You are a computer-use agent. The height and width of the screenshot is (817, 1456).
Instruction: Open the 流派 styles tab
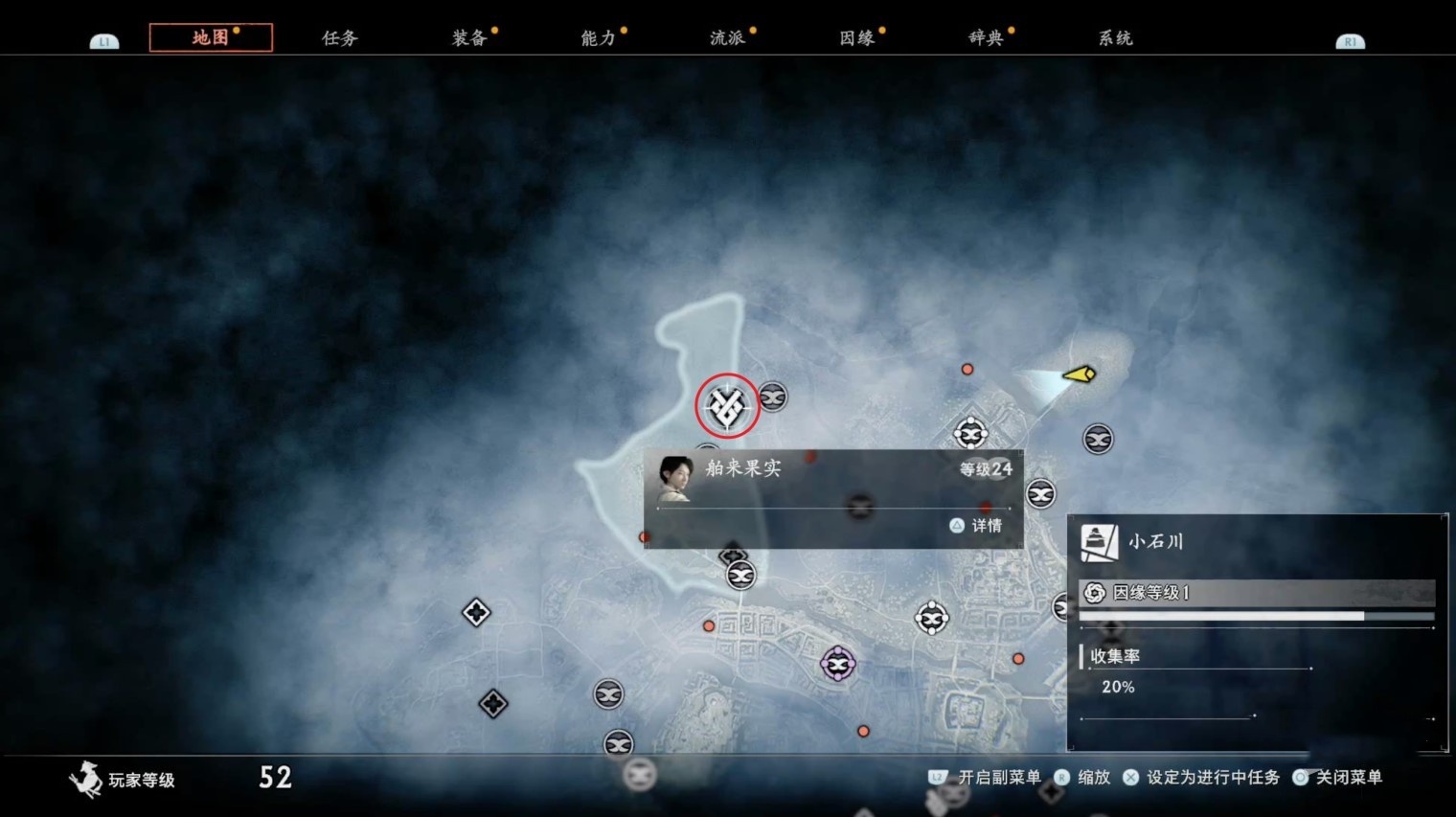728,38
